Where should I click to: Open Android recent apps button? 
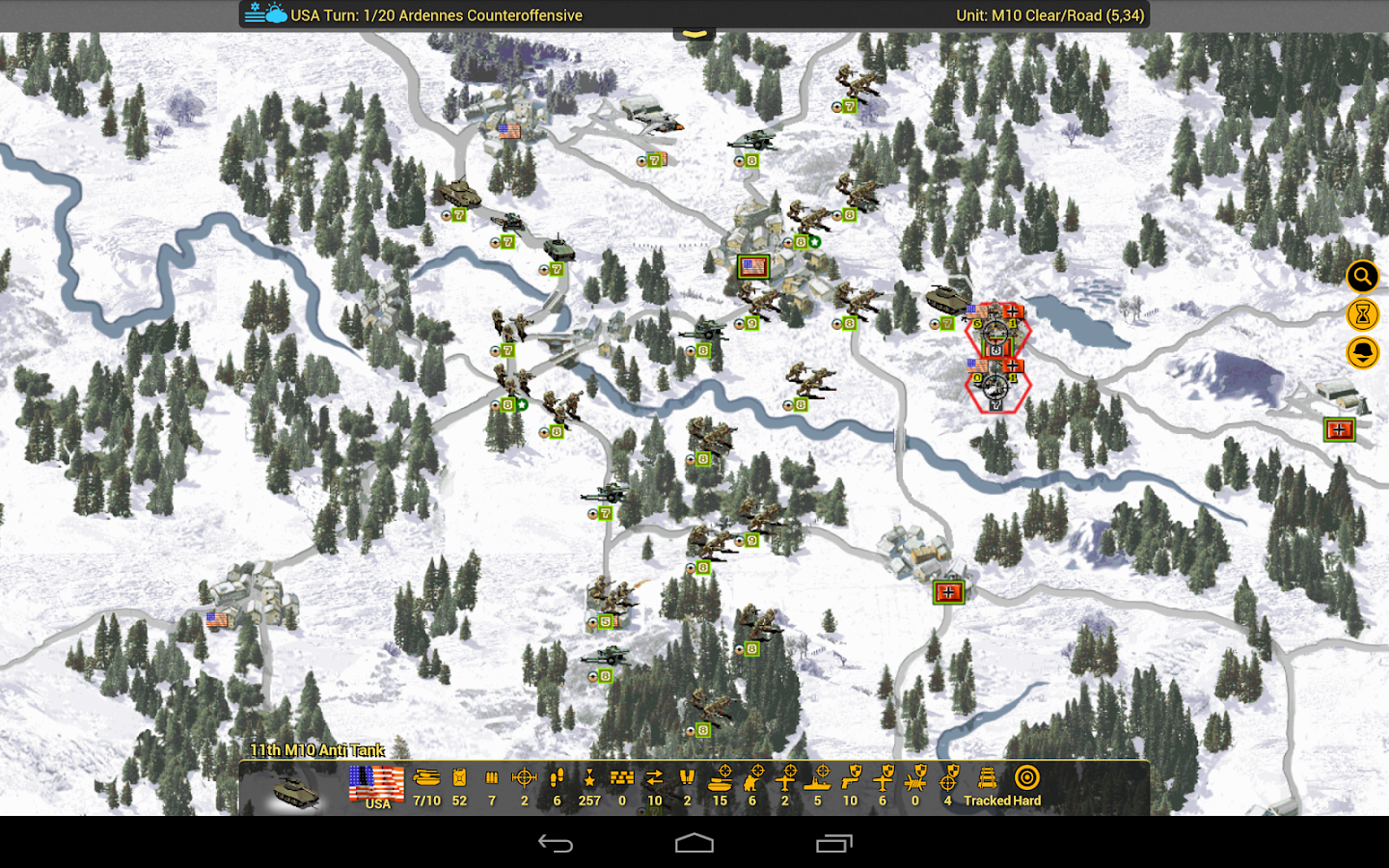click(x=833, y=844)
